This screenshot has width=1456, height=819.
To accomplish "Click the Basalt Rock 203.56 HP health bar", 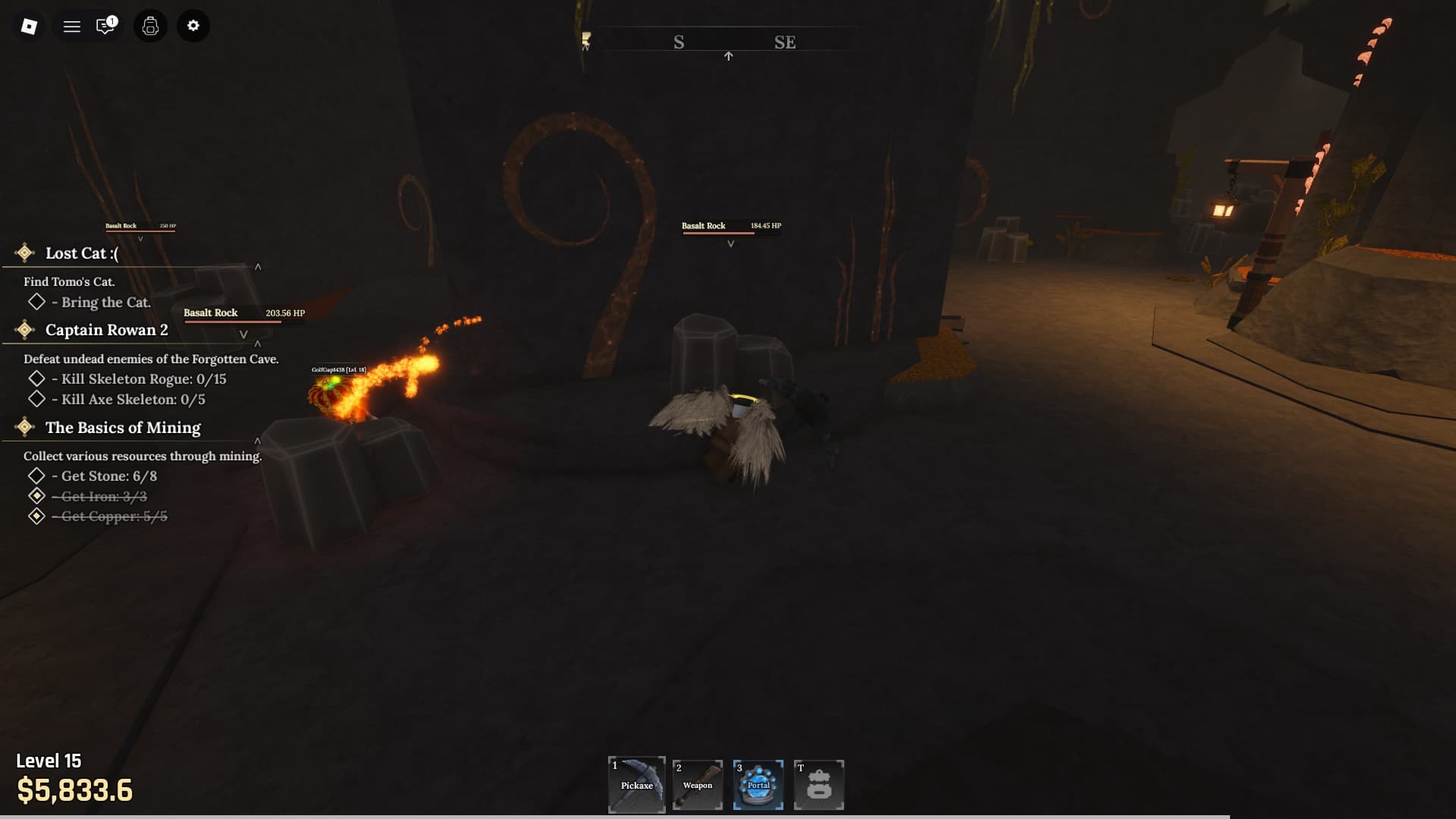I will 232,317.
